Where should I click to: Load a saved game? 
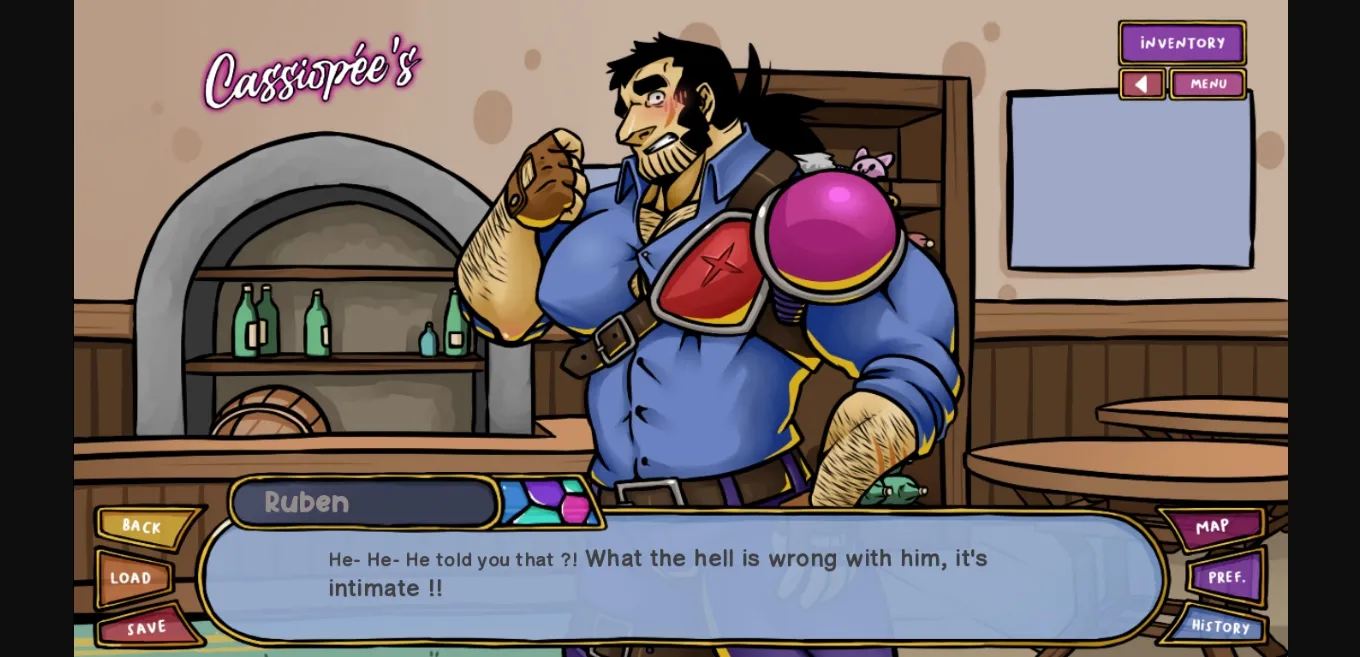point(132,578)
